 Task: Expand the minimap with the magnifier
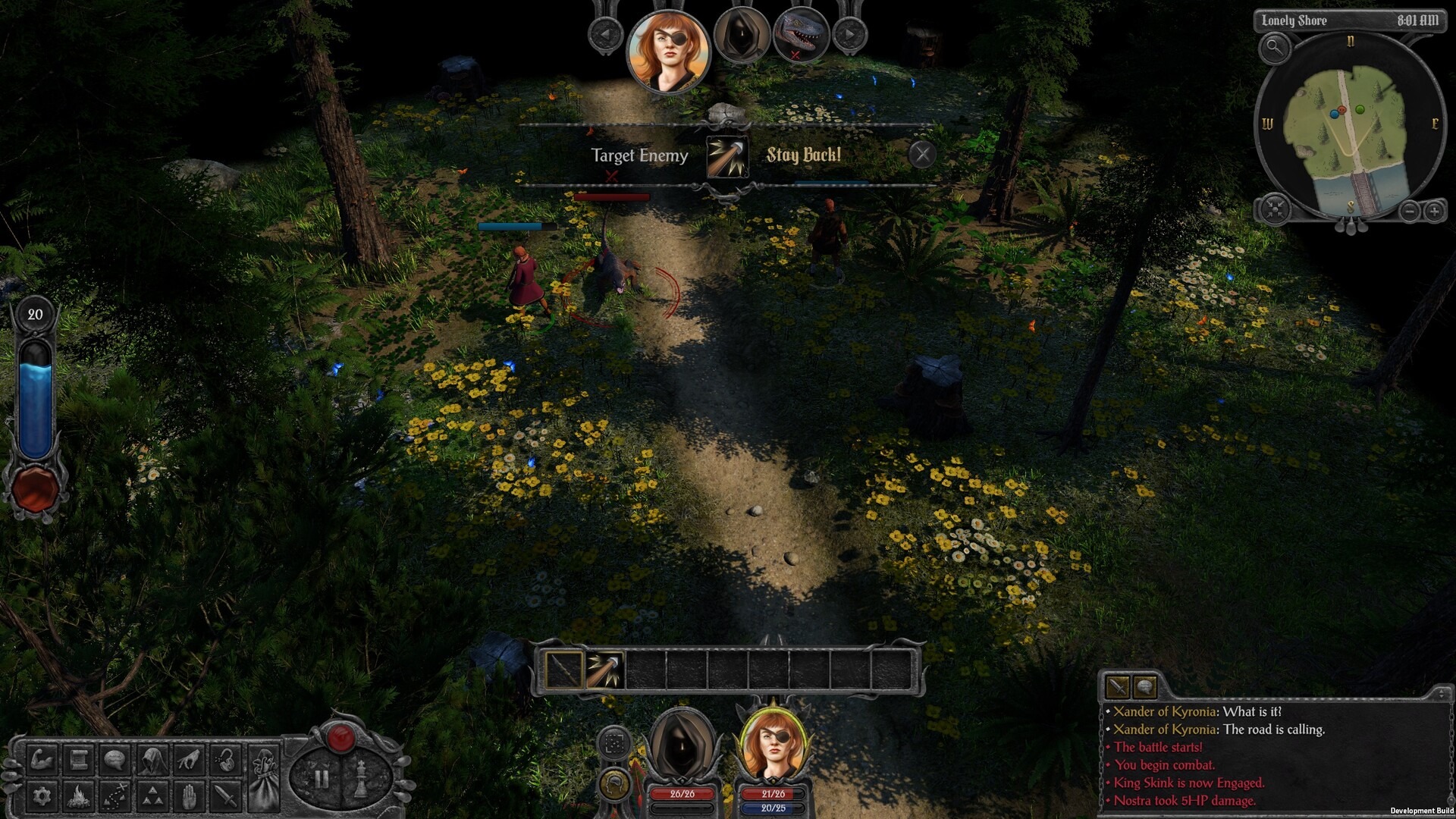pyautogui.click(x=1274, y=49)
